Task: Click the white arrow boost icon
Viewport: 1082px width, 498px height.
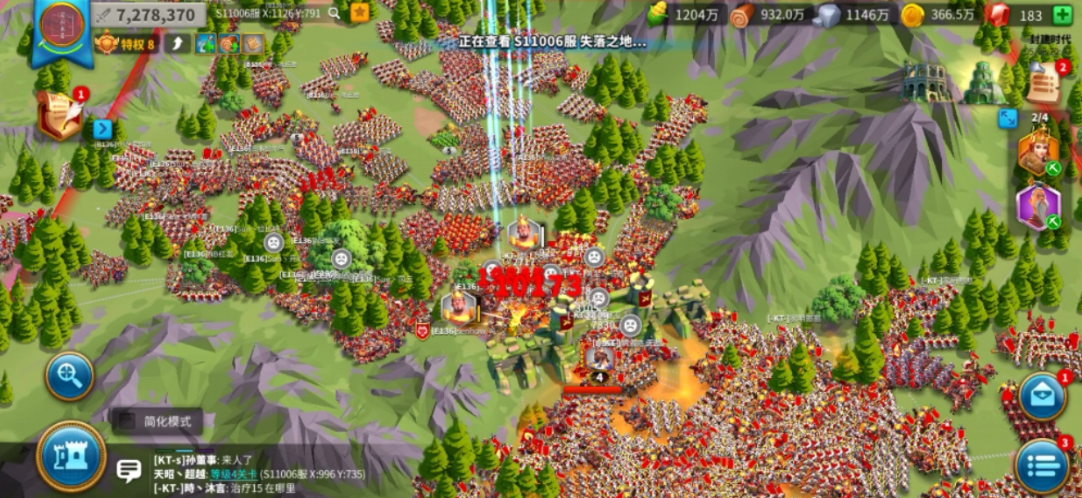Action: [x=177, y=43]
